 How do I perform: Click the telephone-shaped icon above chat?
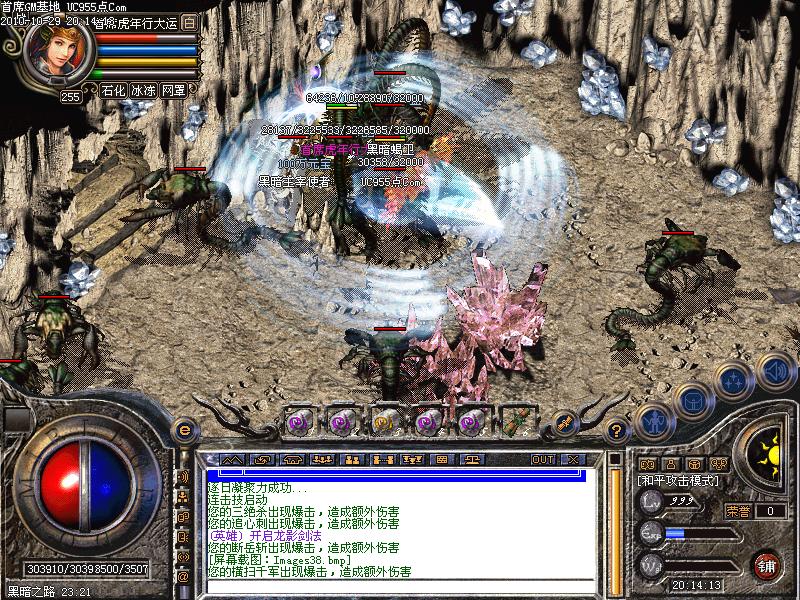click(292, 460)
